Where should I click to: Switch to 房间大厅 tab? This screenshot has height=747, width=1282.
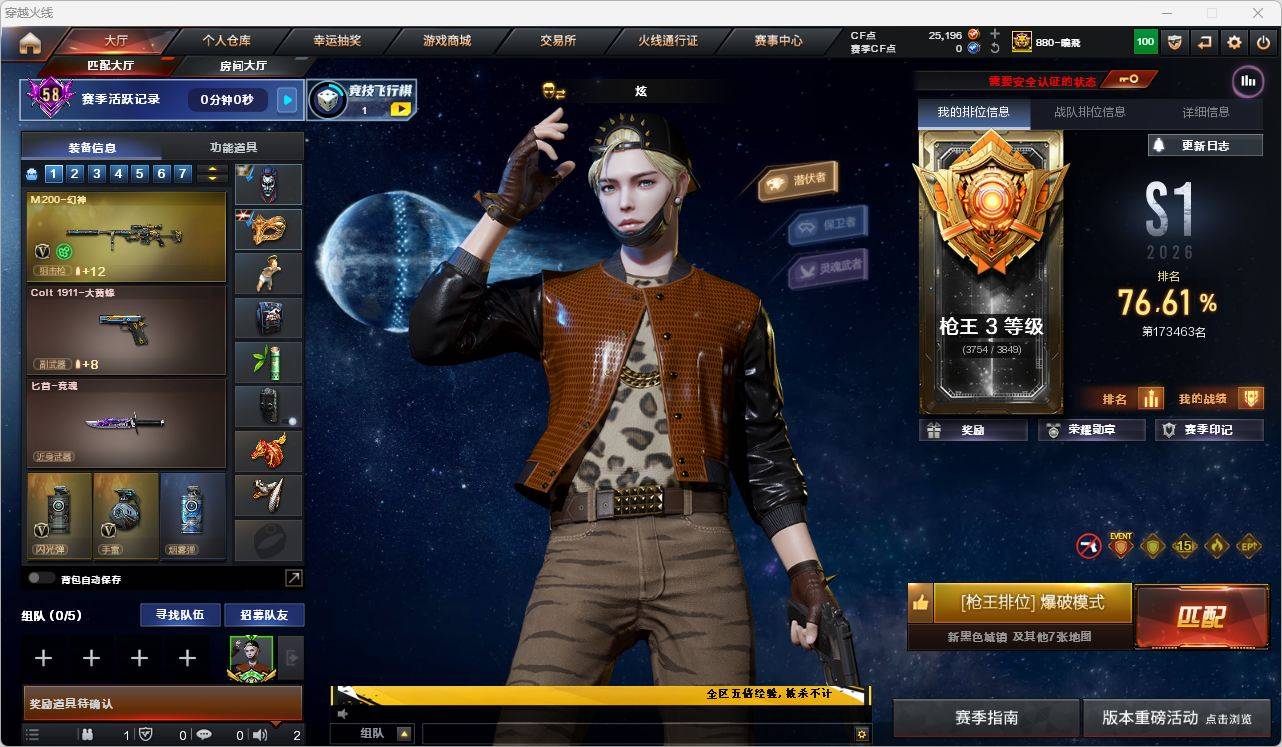(243, 66)
